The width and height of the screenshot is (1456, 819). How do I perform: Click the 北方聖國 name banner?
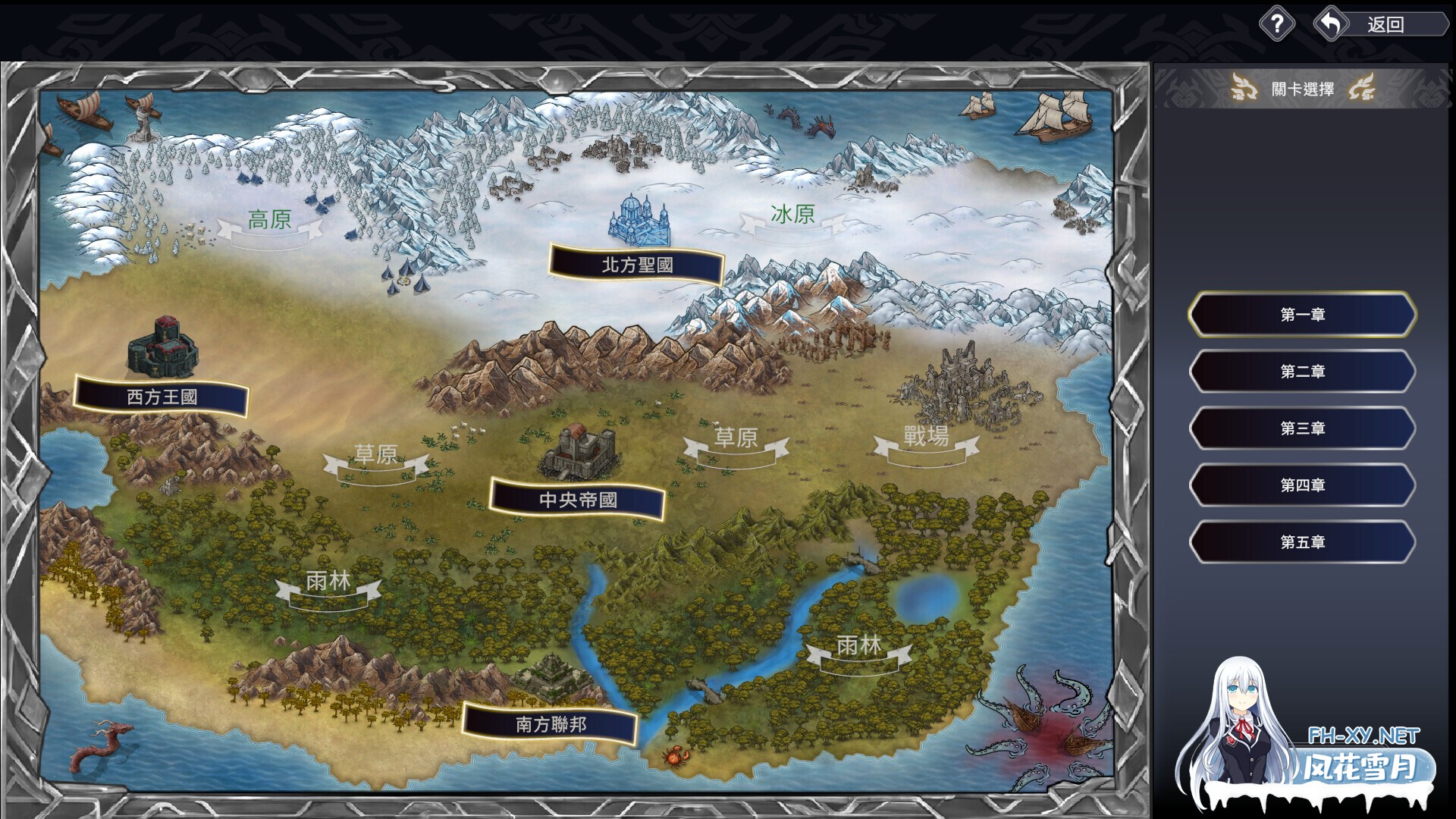point(638,265)
